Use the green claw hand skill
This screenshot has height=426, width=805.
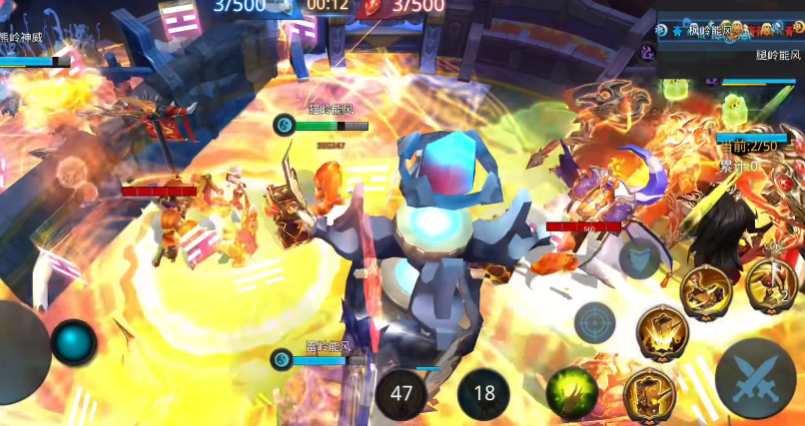pyautogui.click(x=572, y=391)
